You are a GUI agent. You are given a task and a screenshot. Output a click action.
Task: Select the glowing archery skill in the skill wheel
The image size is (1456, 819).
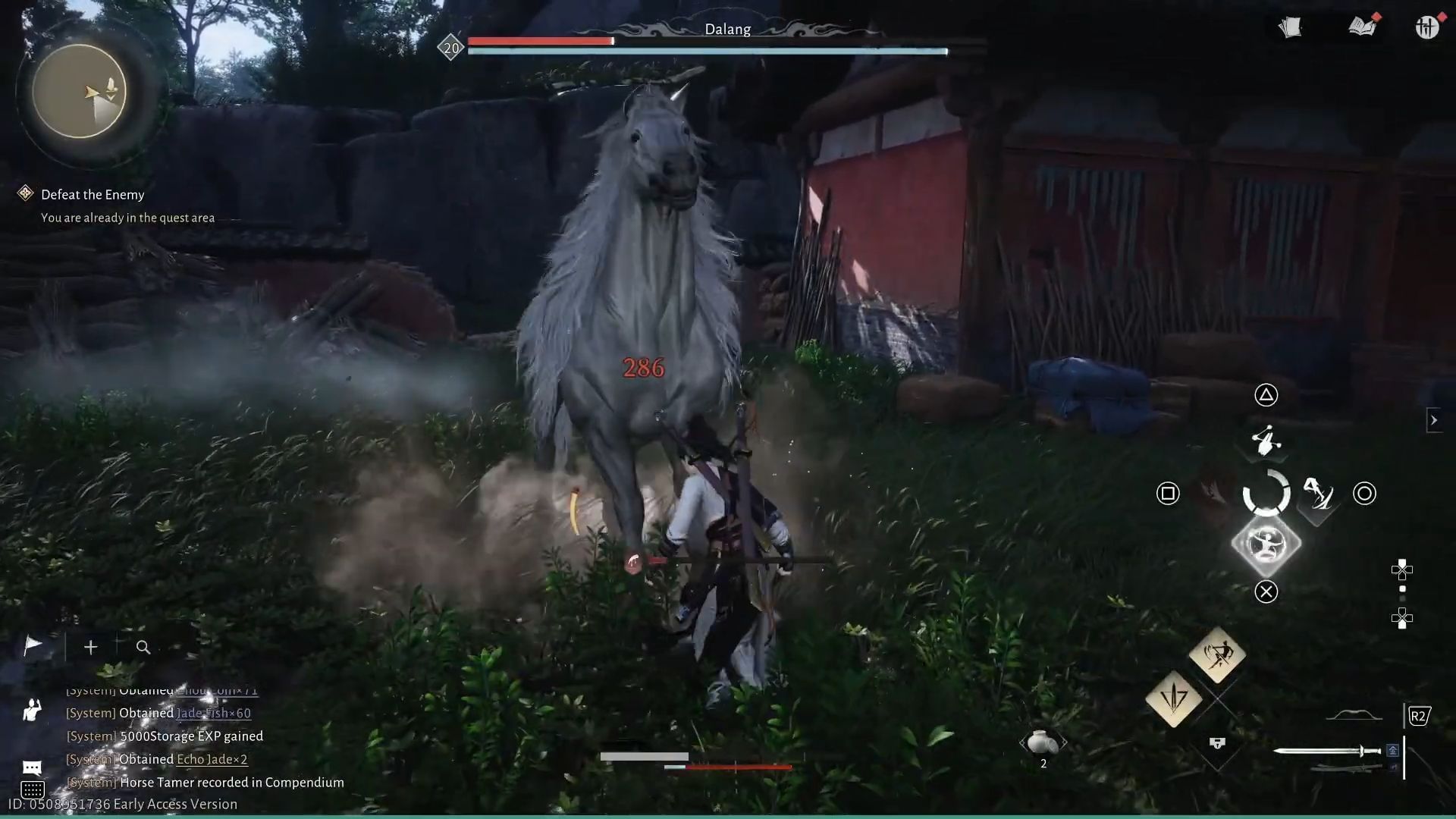[1266, 542]
